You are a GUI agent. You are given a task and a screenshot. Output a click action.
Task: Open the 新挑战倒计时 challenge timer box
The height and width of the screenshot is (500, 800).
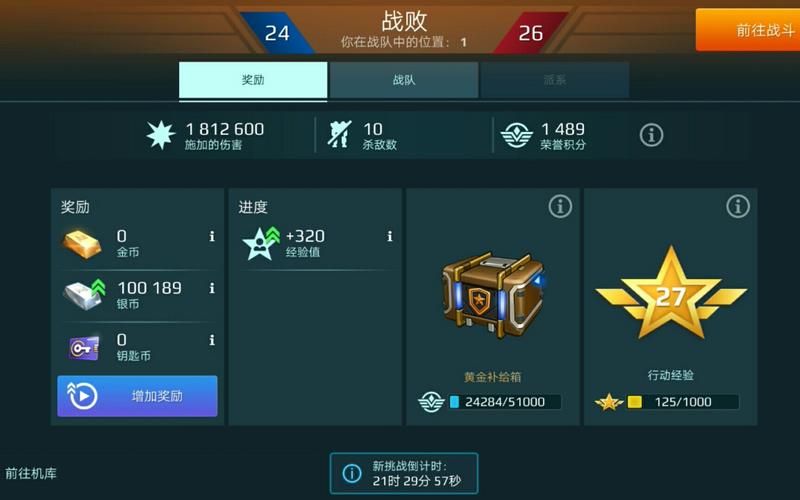tap(404, 473)
